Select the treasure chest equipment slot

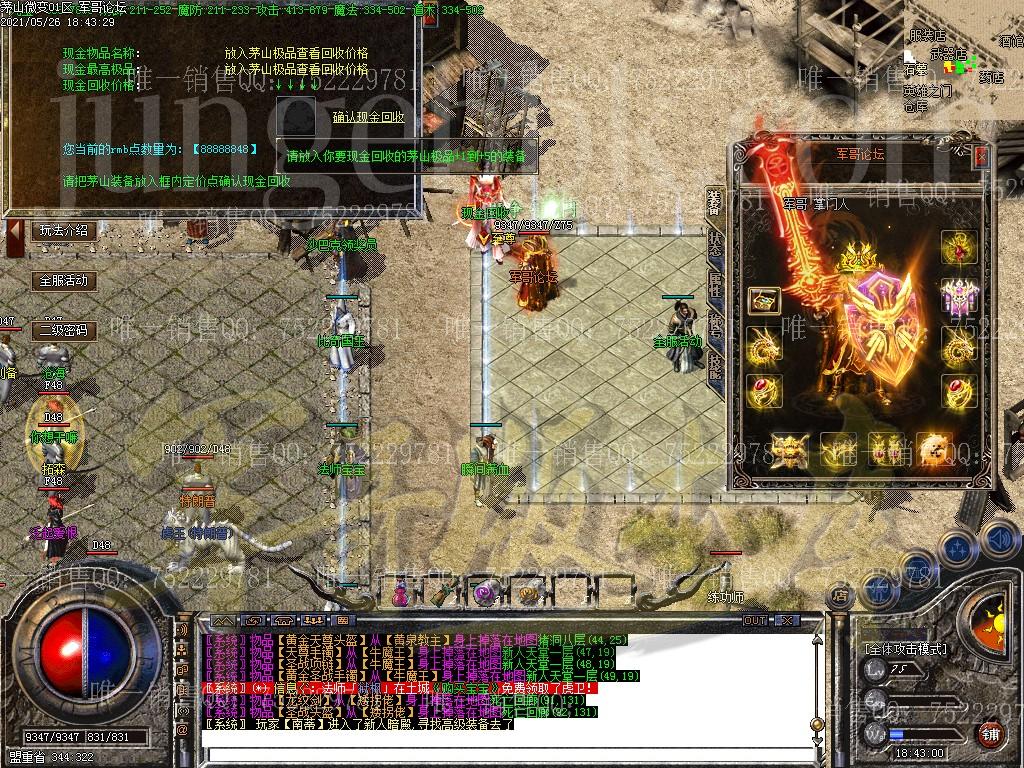pos(764,299)
